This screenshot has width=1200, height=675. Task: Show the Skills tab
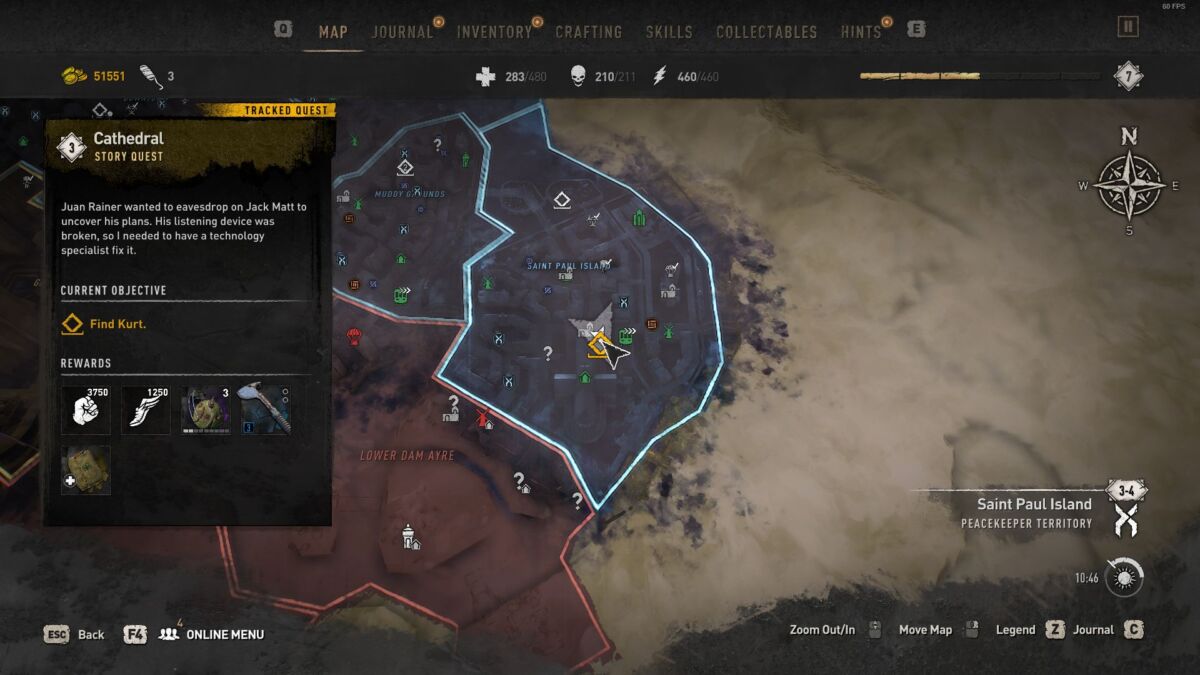tap(669, 32)
